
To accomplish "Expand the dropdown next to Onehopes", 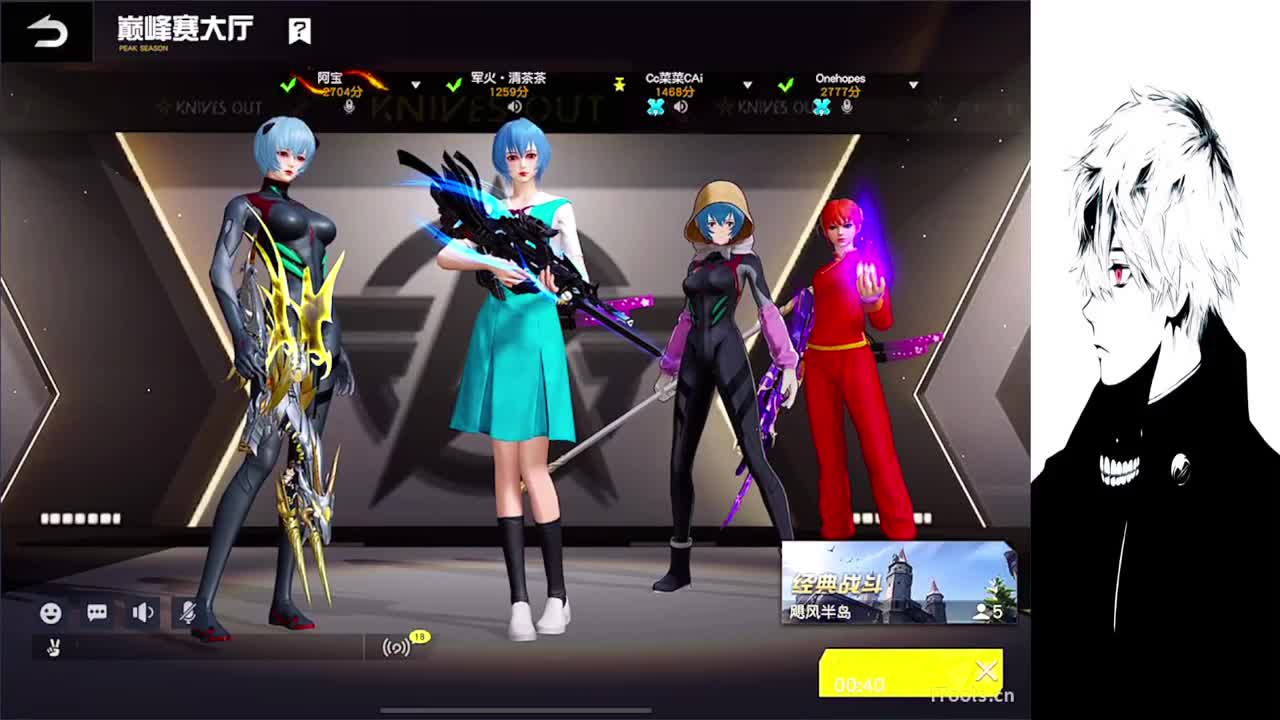I will click(x=915, y=86).
